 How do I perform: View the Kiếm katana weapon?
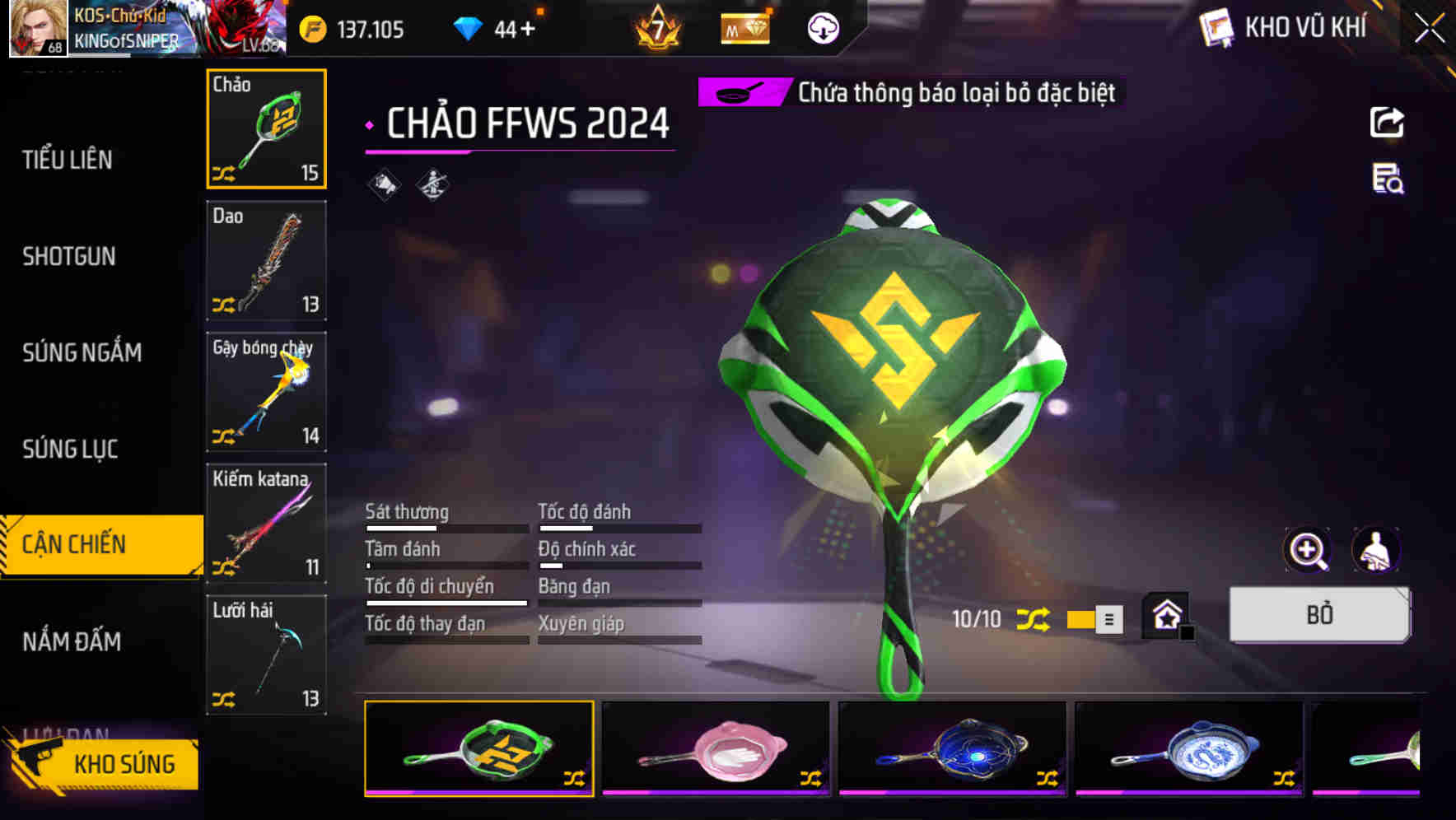pyautogui.click(x=265, y=523)
